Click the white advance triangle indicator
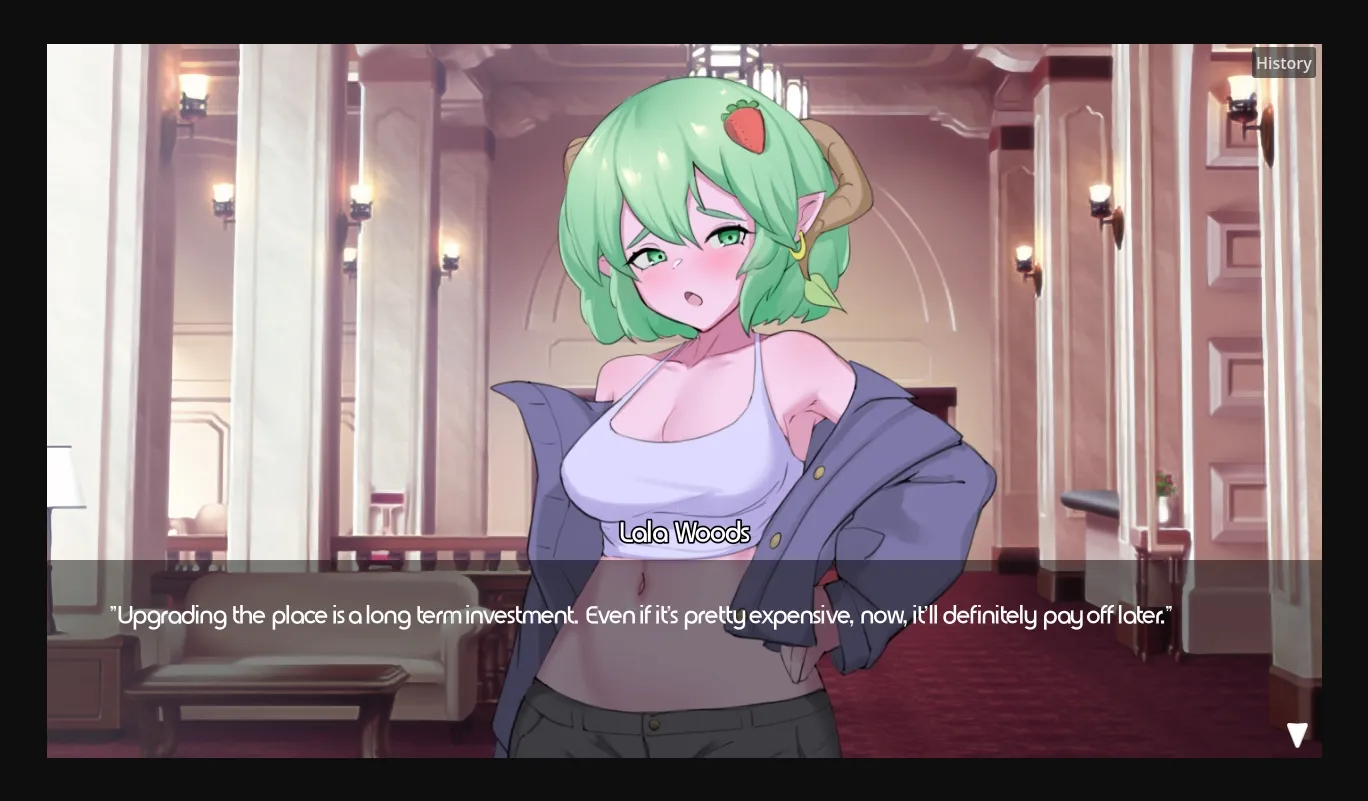Image resolution: width=1368 pixels, height=801 pixels. (1297, 735)
